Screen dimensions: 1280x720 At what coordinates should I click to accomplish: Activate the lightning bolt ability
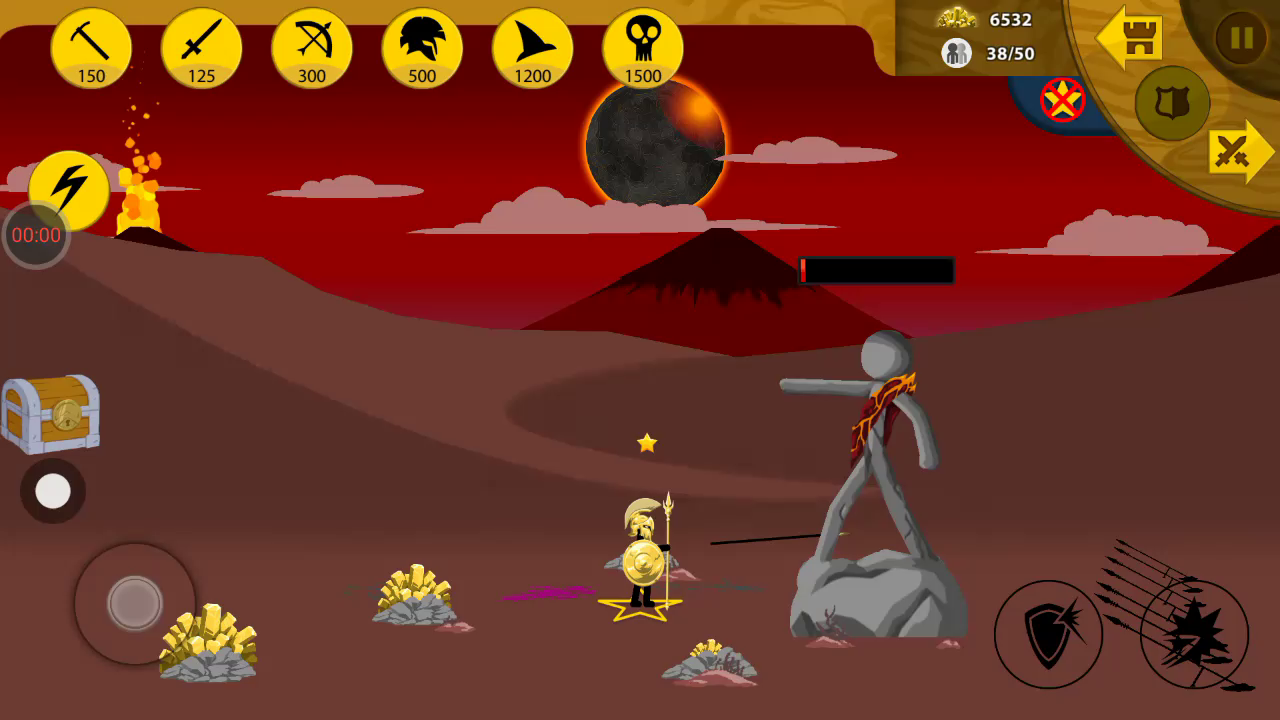(69, 190)
